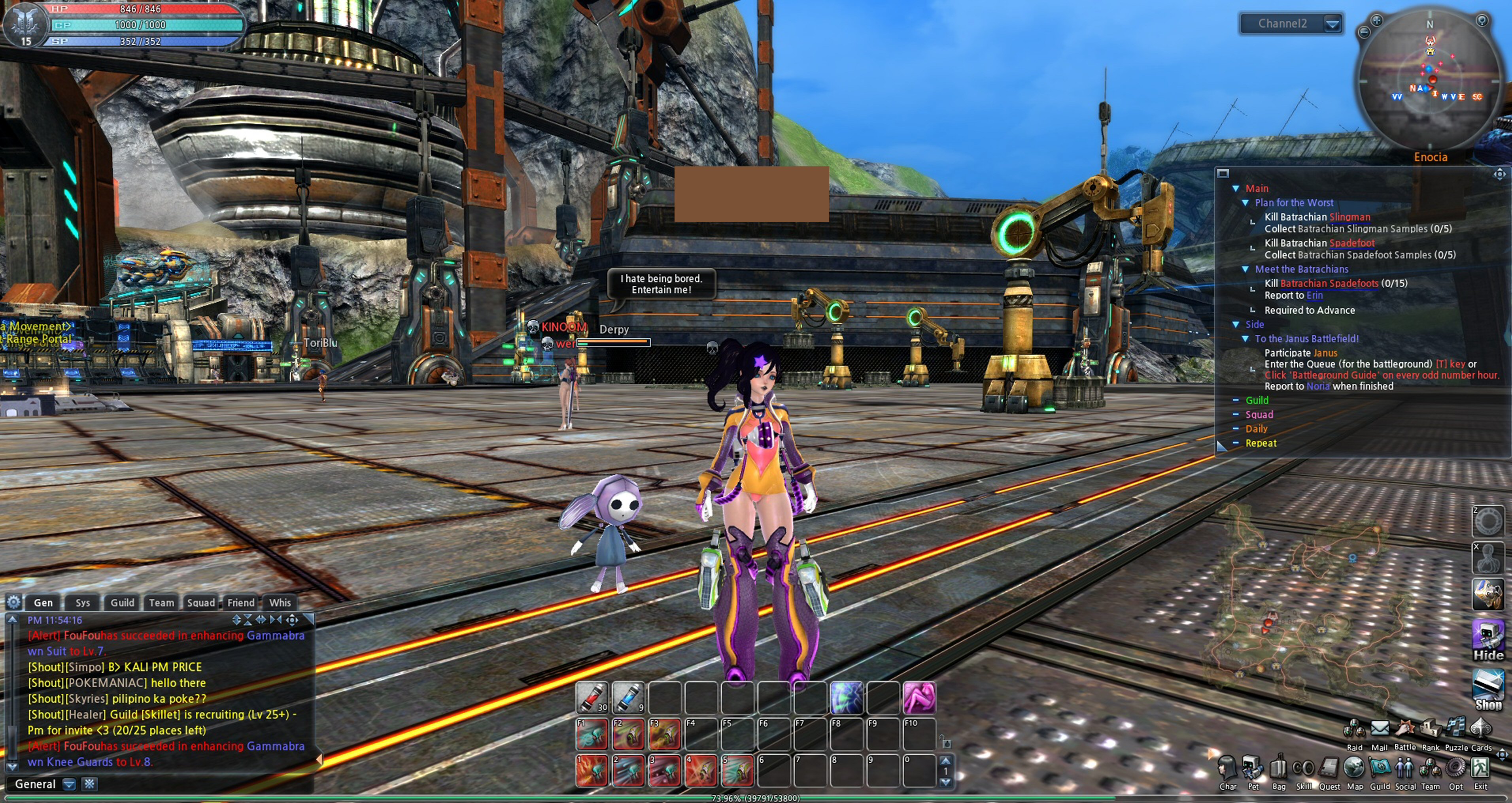This screenshot has width=1512, height=803.
Task: Open the Shop button
Action: [1488, 689]
